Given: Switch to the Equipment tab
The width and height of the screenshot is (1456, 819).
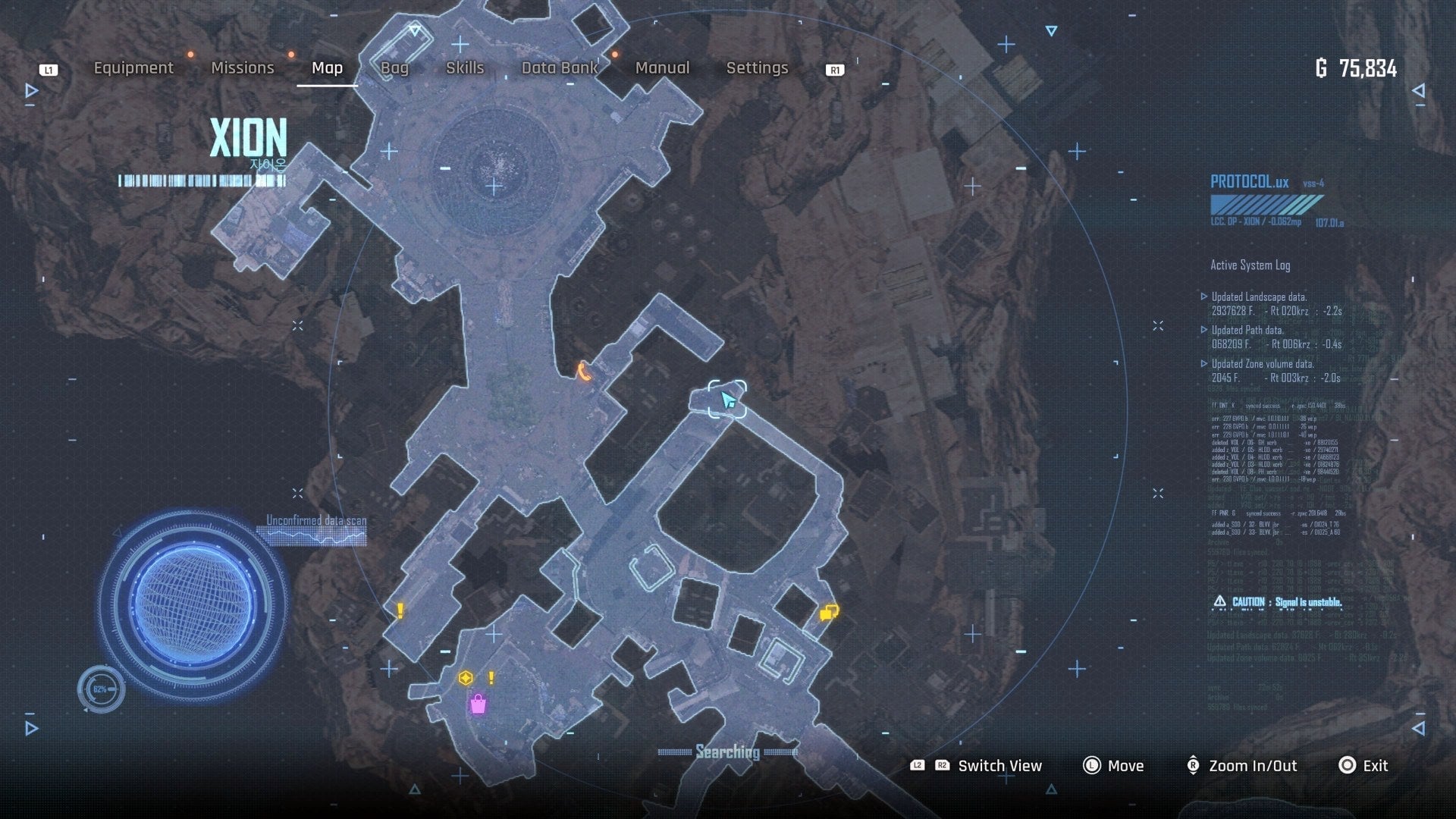Looking at the screenshot, I should coord(133,67).
